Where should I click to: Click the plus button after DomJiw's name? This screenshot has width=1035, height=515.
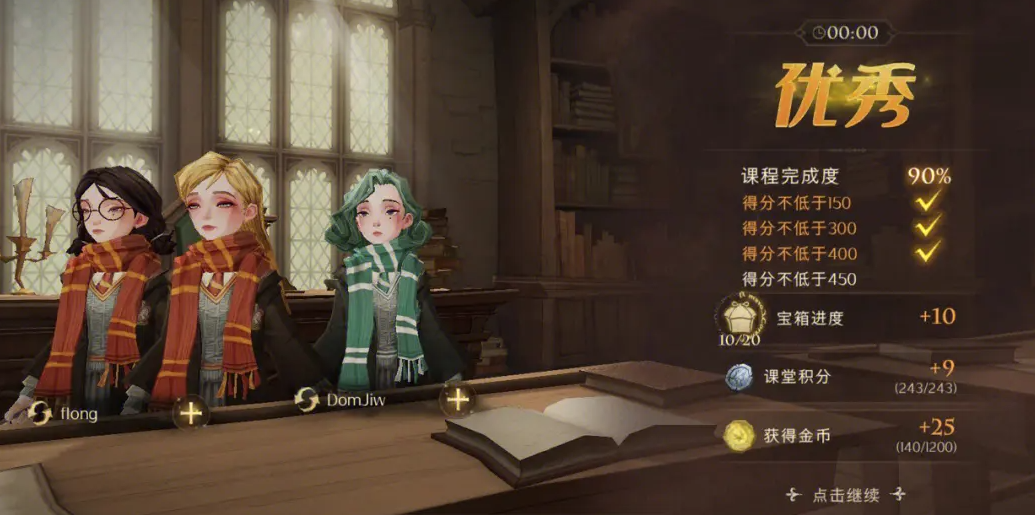point(457,400)
